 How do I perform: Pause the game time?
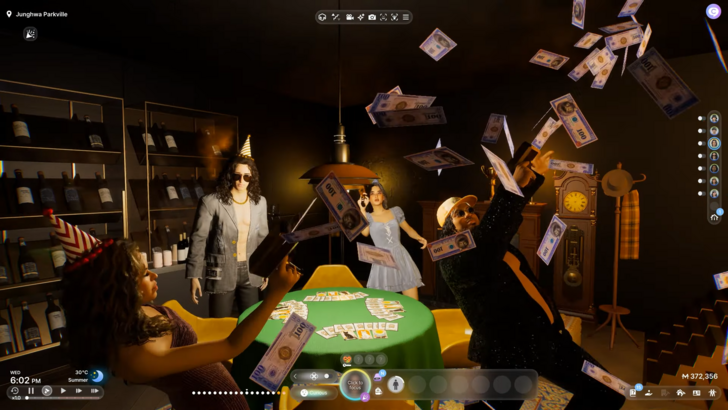(x=31, y=391)
